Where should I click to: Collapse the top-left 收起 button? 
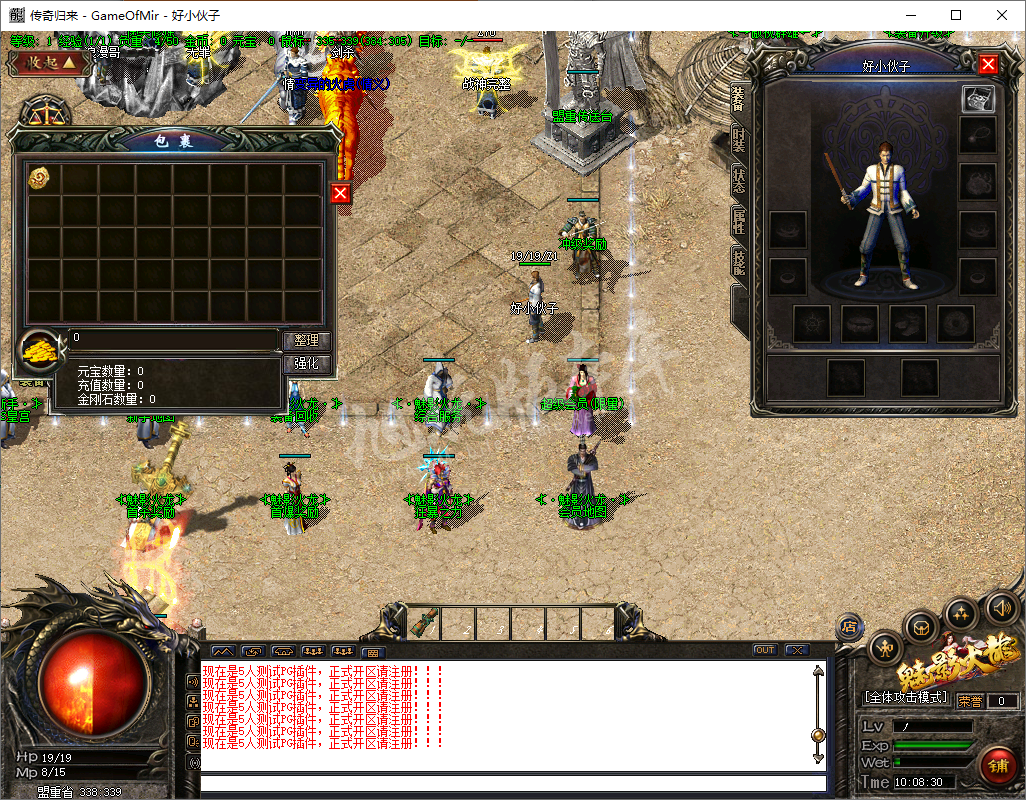click(44, 63)
